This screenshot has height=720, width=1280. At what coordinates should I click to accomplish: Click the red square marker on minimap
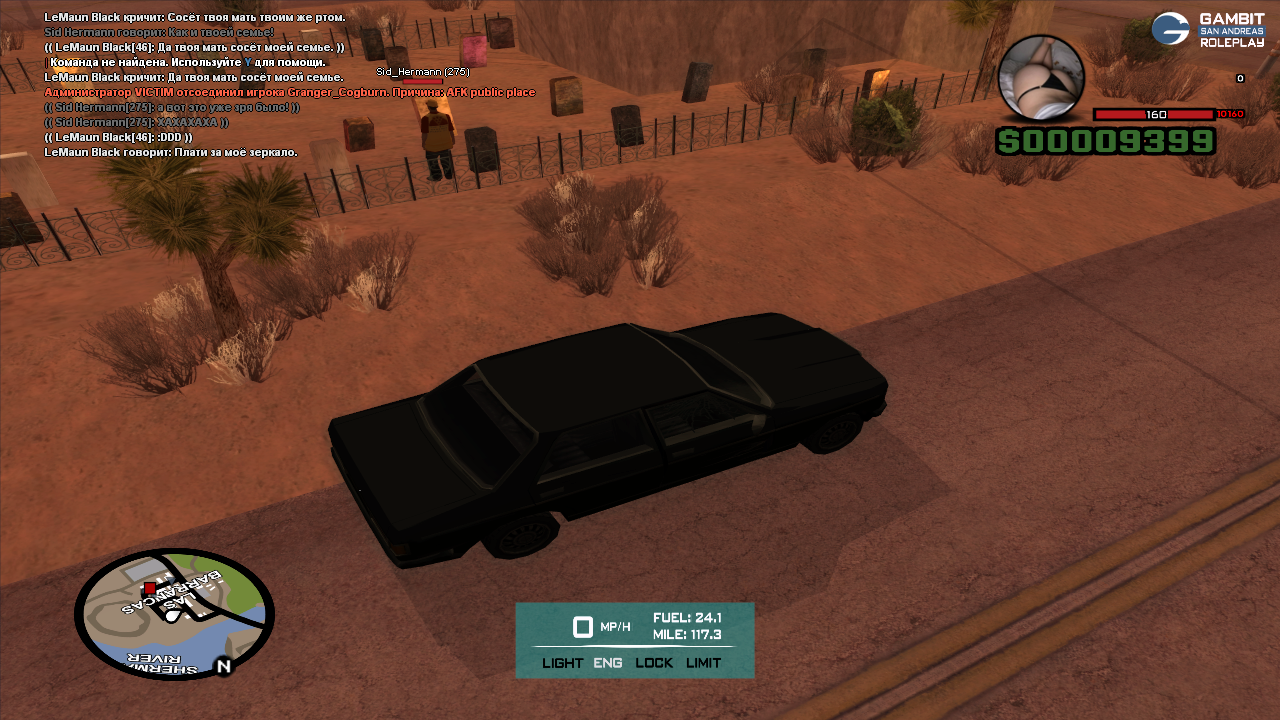click(x=150, y=588)
